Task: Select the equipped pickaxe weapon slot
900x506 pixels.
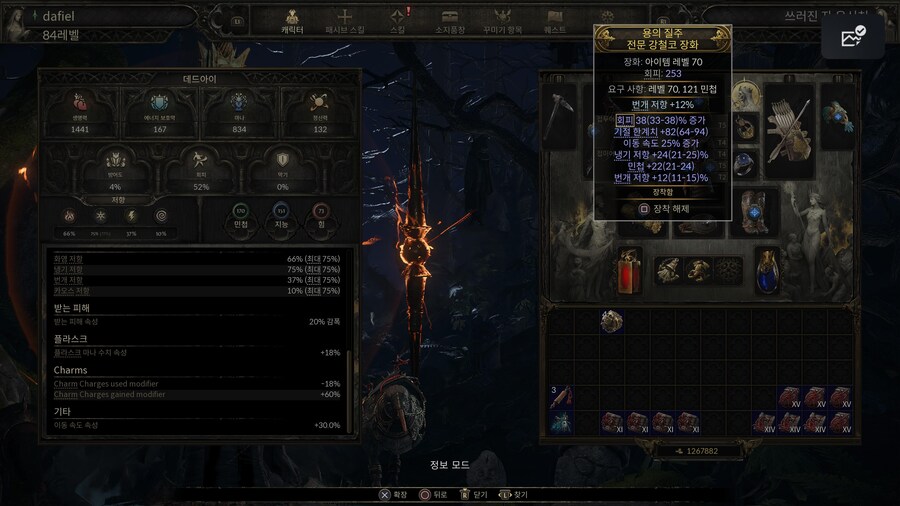Action: (561, 117)
